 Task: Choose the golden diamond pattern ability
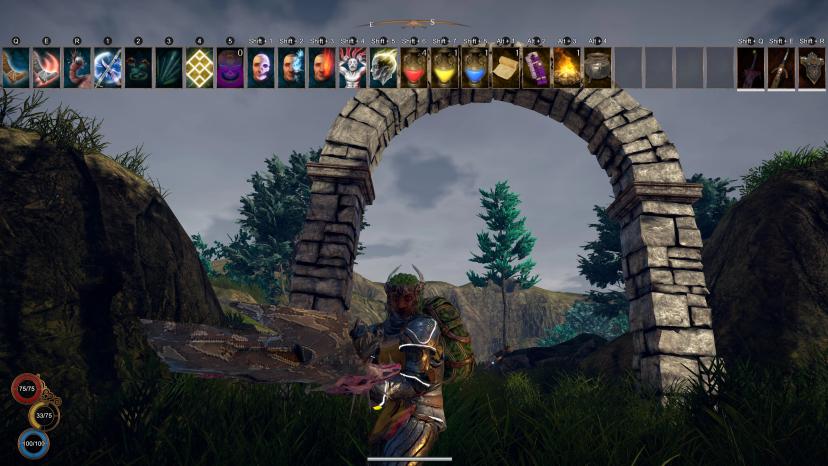pyautogui.click(x=200, y=67)
